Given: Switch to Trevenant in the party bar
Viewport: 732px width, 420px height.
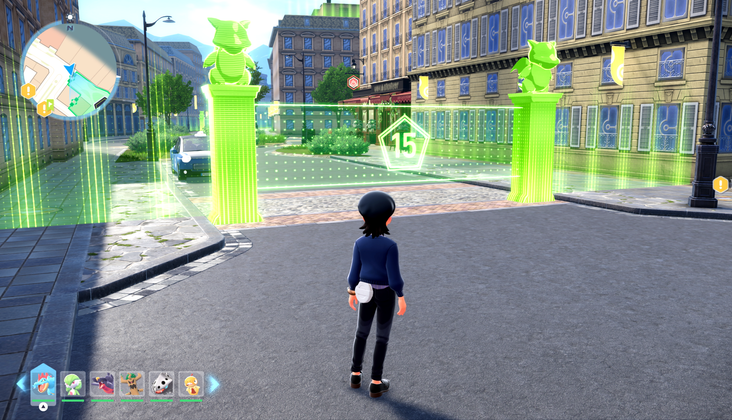Looking at the screenshot, I should tap(132, 384).
